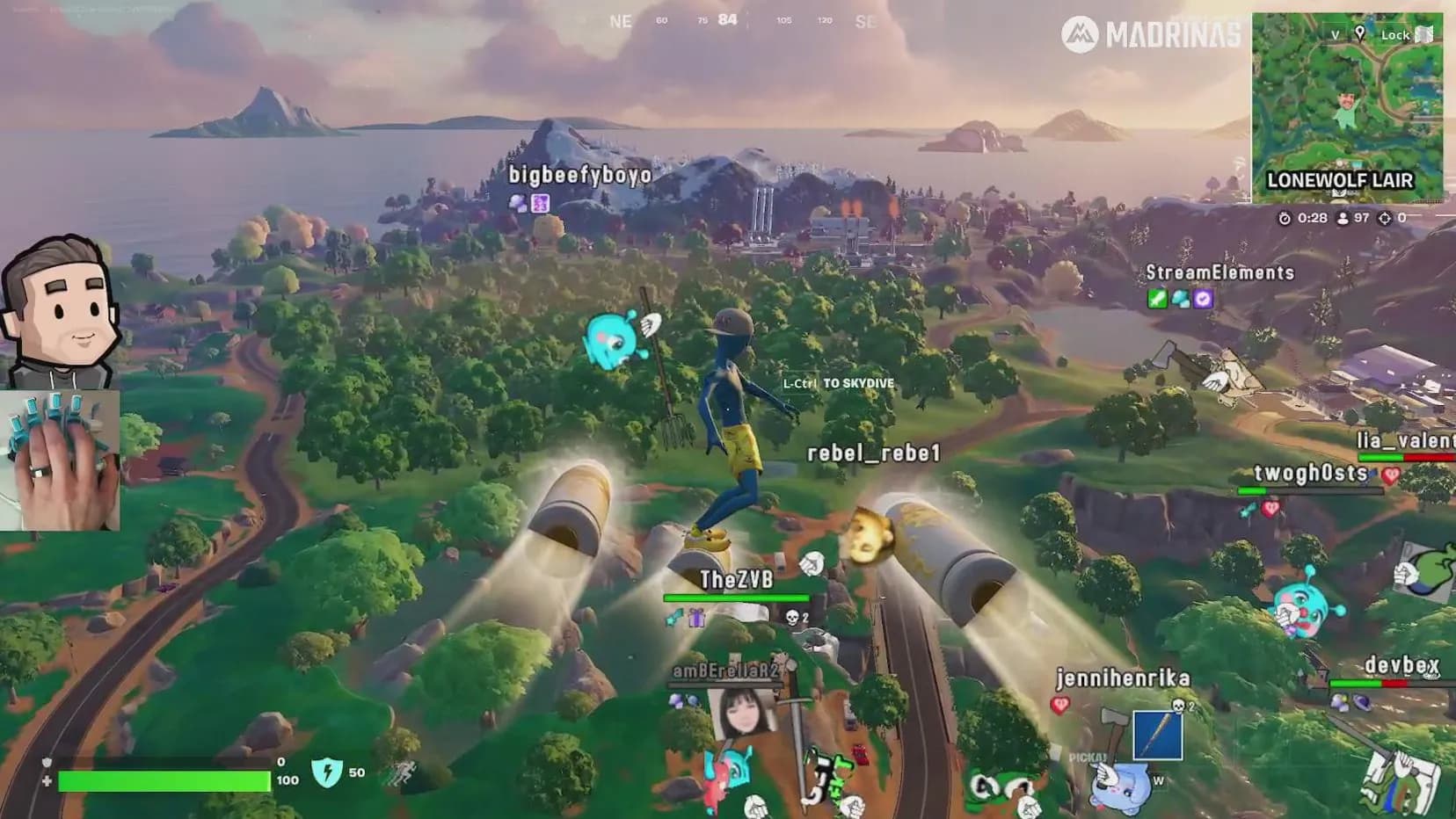1456x819 pixels.
Task: Select the hand camera feed thumbnail
Action: (60, 460)
